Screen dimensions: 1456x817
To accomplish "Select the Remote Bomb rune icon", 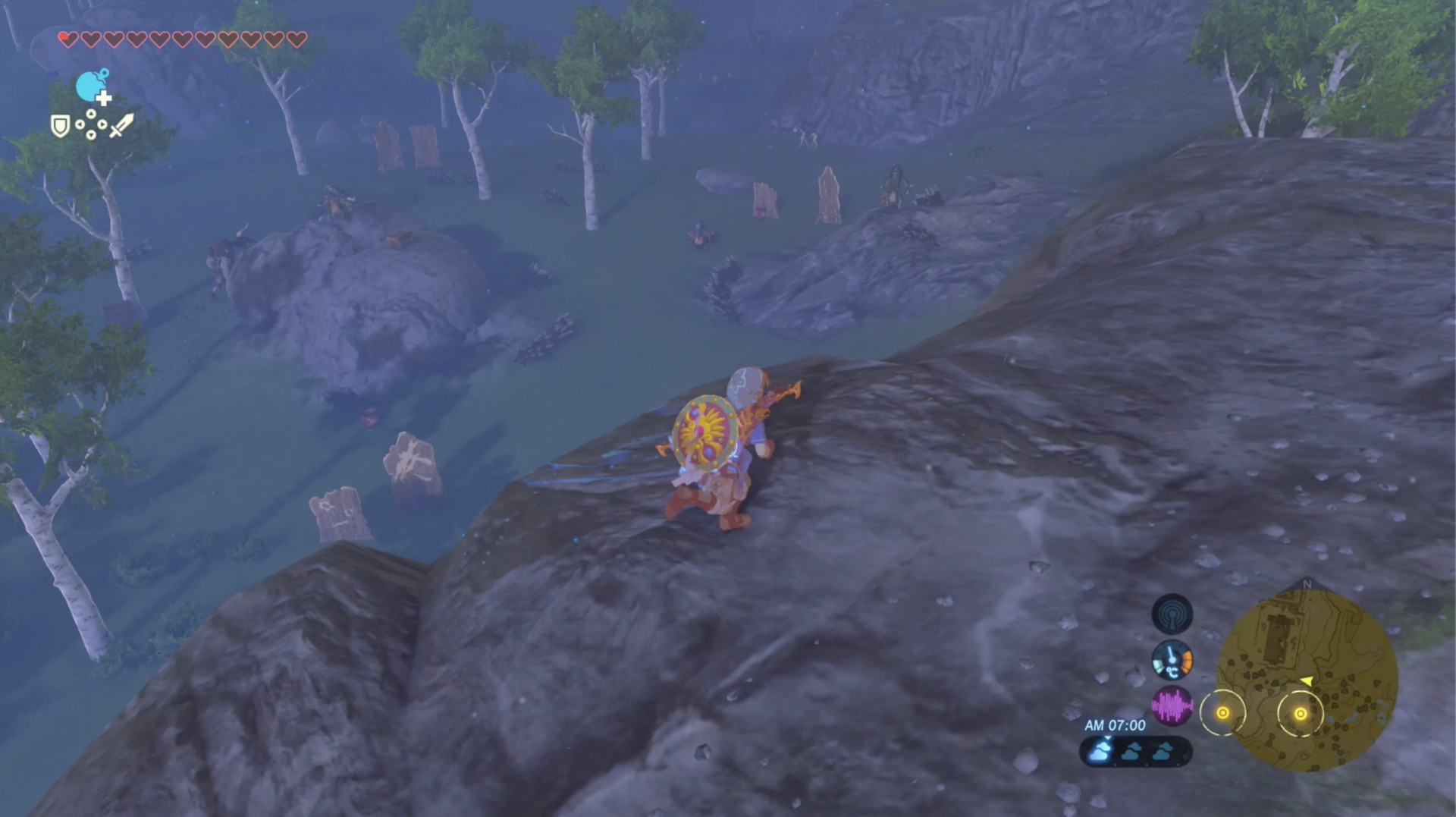I will [93, 86].
